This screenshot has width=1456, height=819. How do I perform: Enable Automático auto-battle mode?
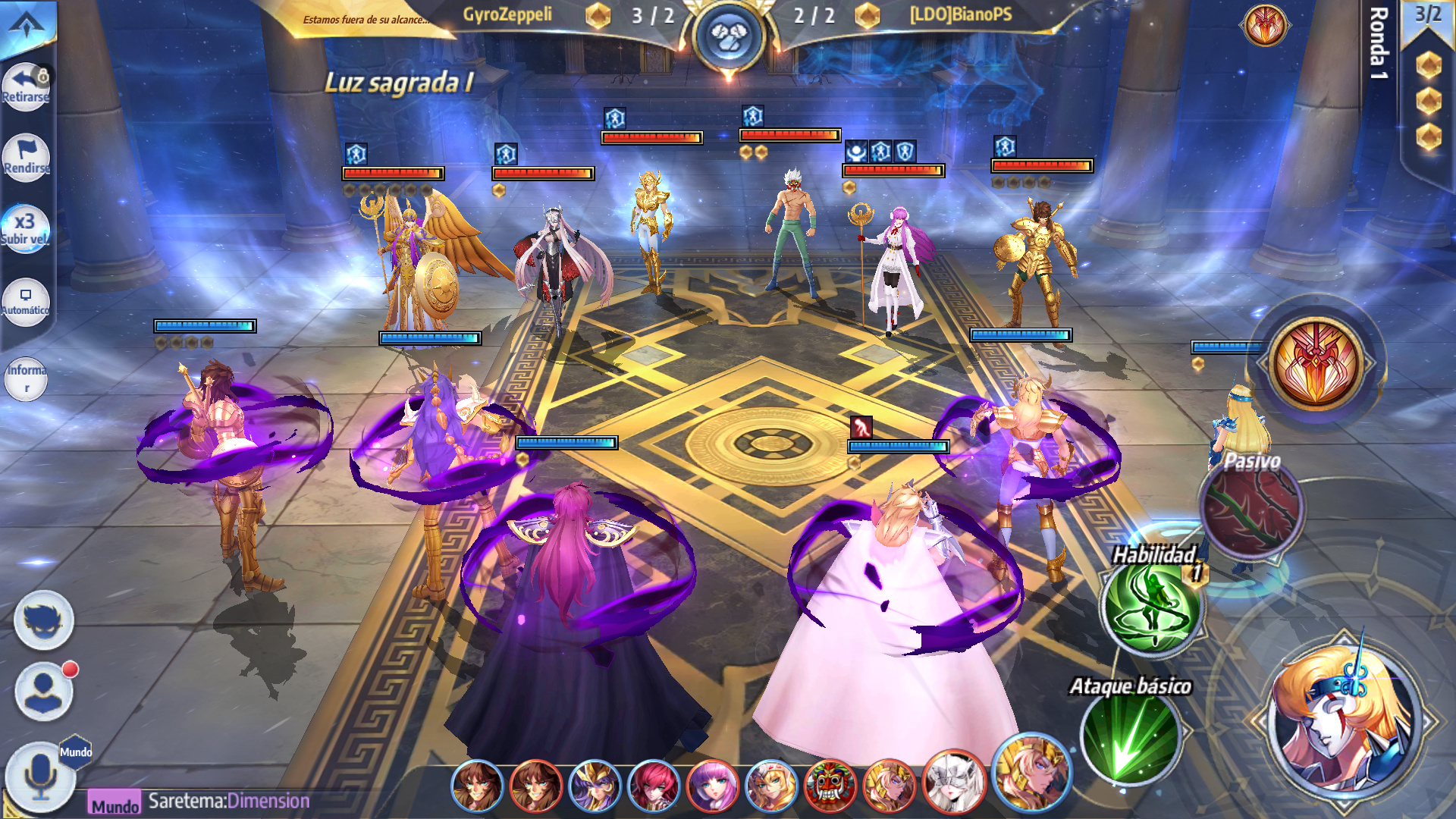(25, 301)
